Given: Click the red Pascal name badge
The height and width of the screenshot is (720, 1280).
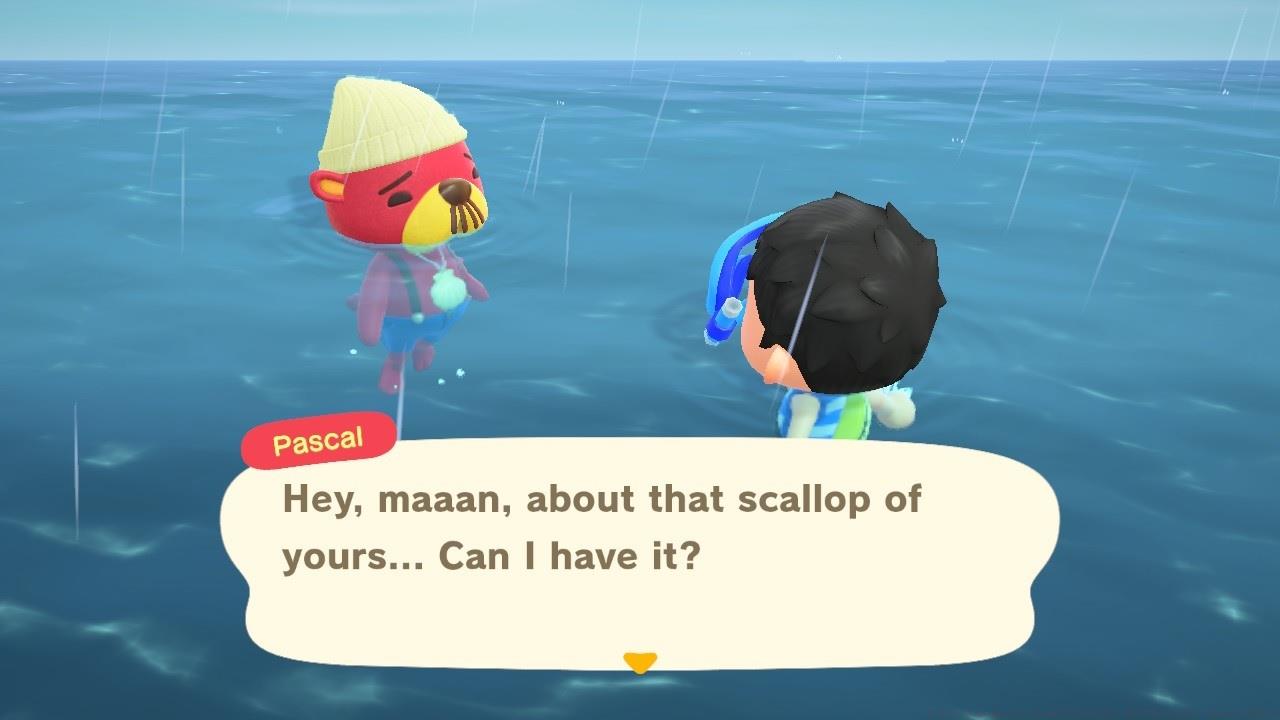Looking at the screenshot, I should pyautogui.click(x=318, y=439).
